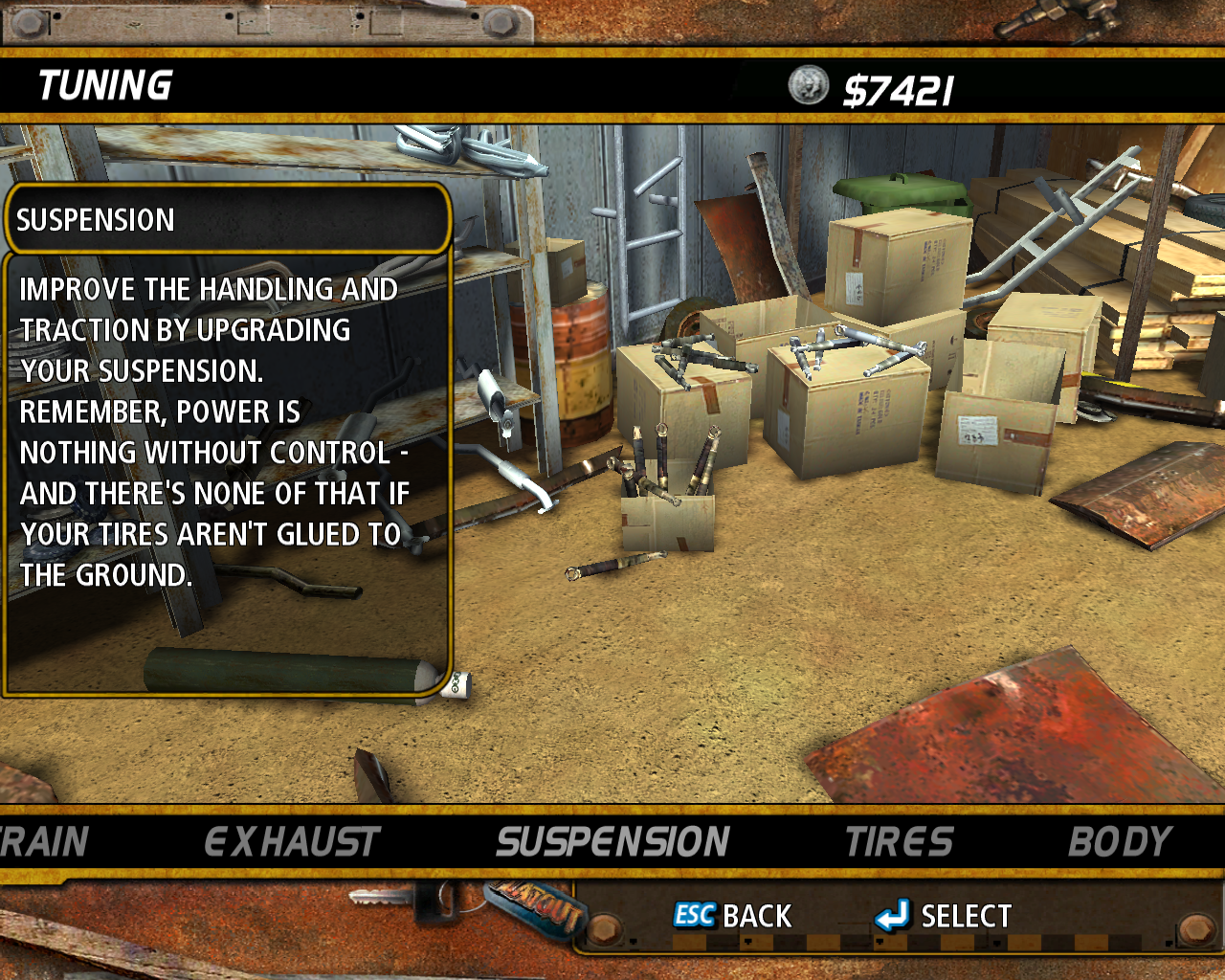Viewport: 1225px width, 980px height.
Task: Select the Suspension tuning category
Action: click(612, 842)
